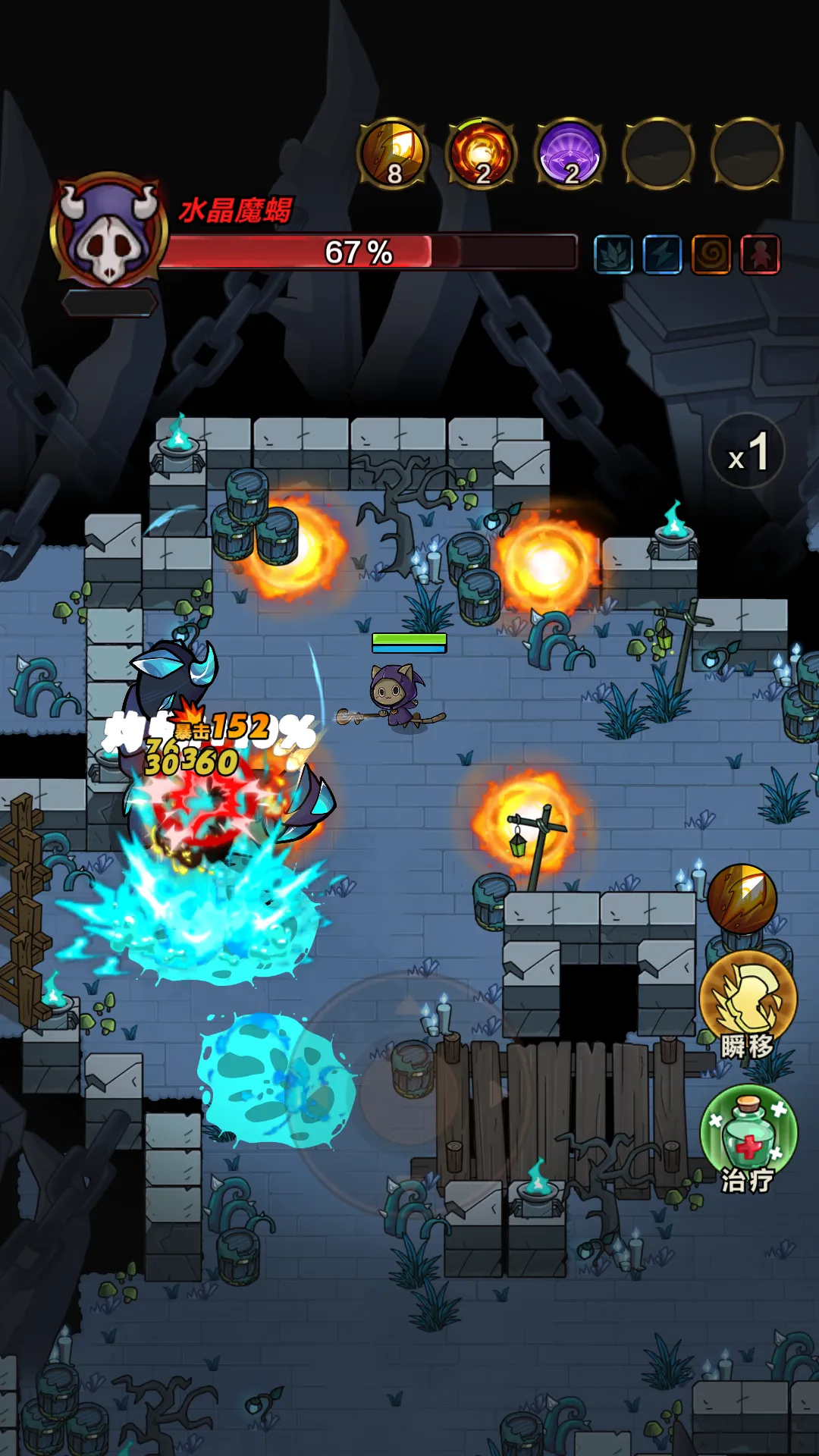Select the fireball skill icon numbered 2
Screen dimensions: 819x1456
(482, 154)
